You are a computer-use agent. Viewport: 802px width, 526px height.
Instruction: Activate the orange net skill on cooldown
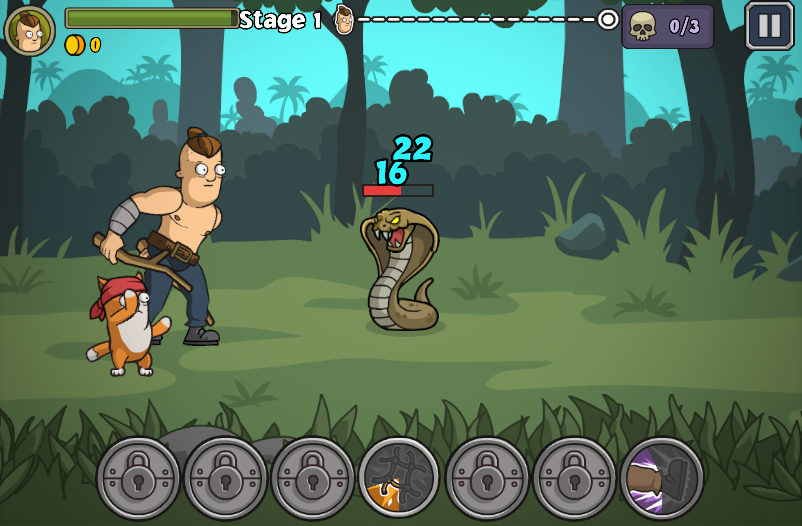(400, 477)
